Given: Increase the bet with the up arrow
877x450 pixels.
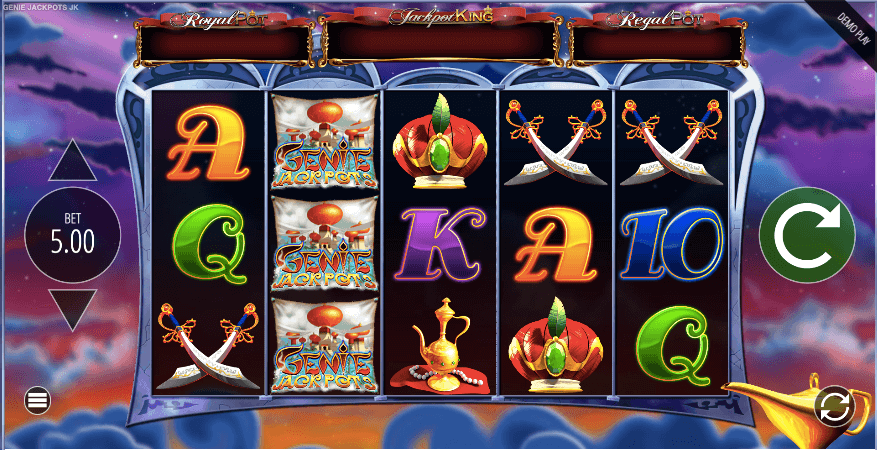Looking at the screenshot, I should coord(72,163).
